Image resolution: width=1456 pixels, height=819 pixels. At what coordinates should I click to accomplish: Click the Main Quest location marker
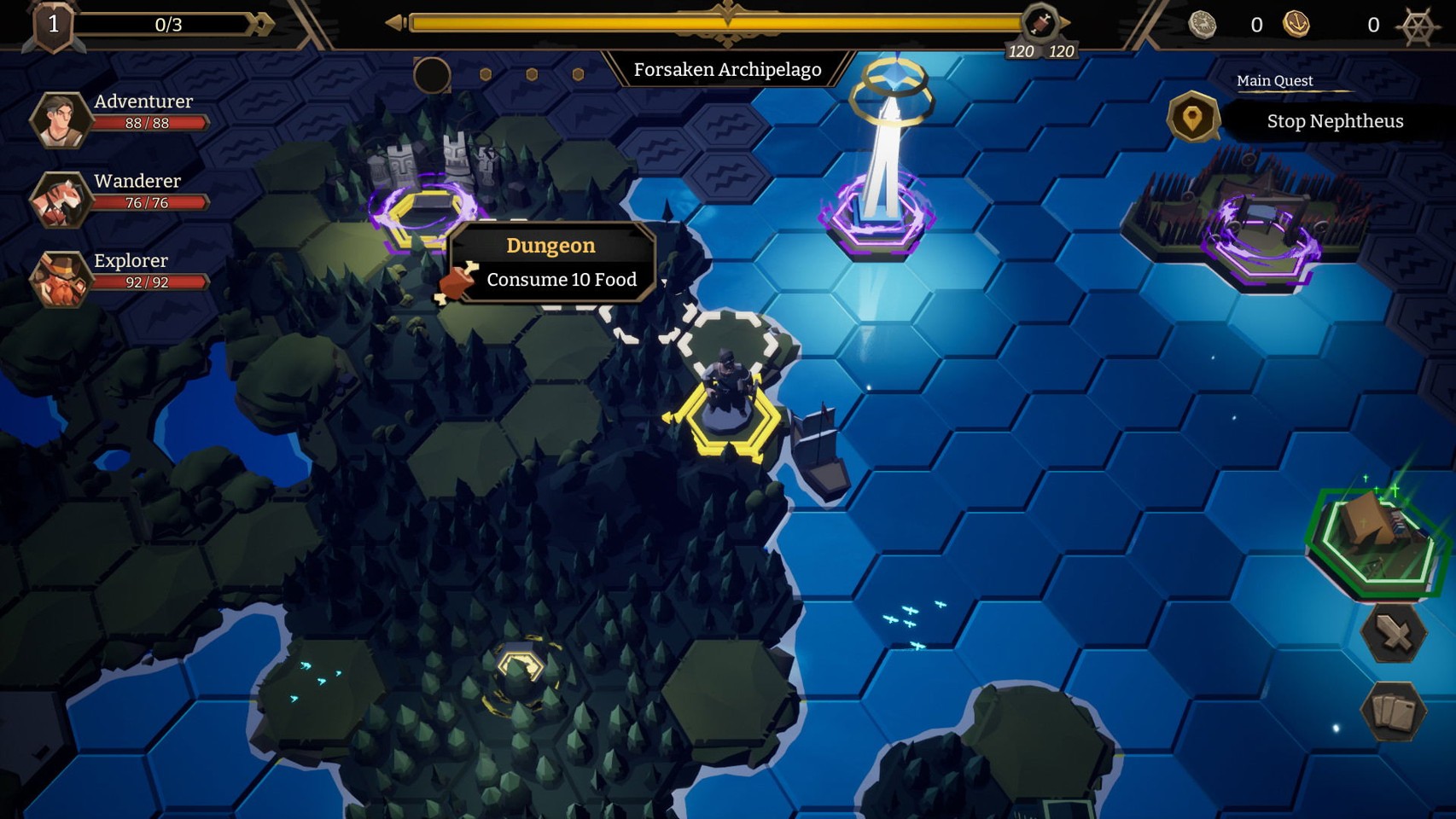(x=1192, y=118)
